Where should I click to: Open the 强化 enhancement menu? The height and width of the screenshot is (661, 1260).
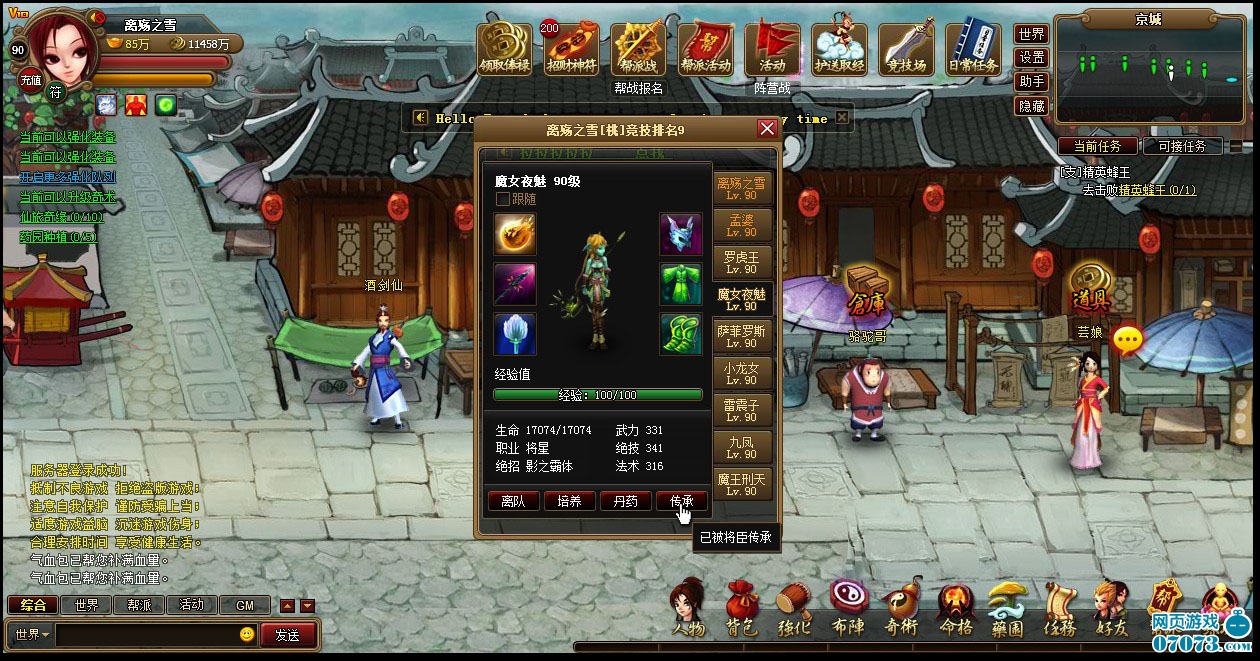(x=795, y=610)
